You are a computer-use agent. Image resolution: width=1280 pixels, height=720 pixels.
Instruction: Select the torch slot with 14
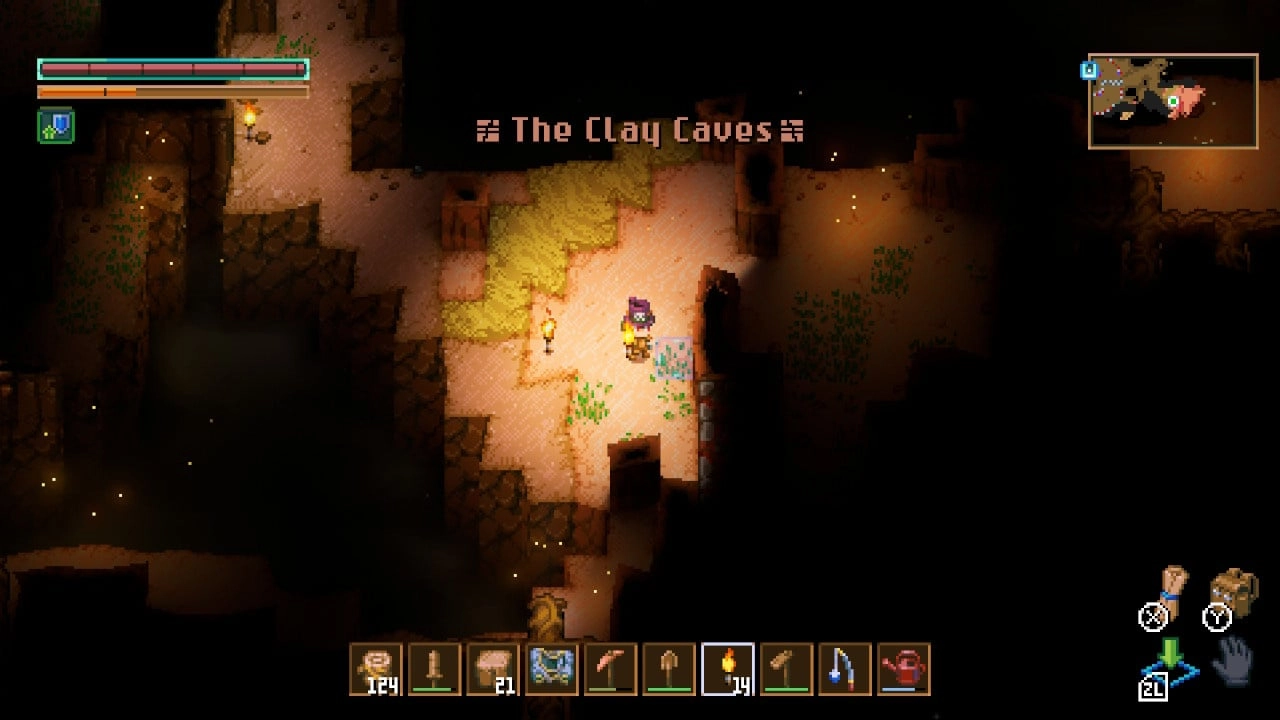[727, 669]
